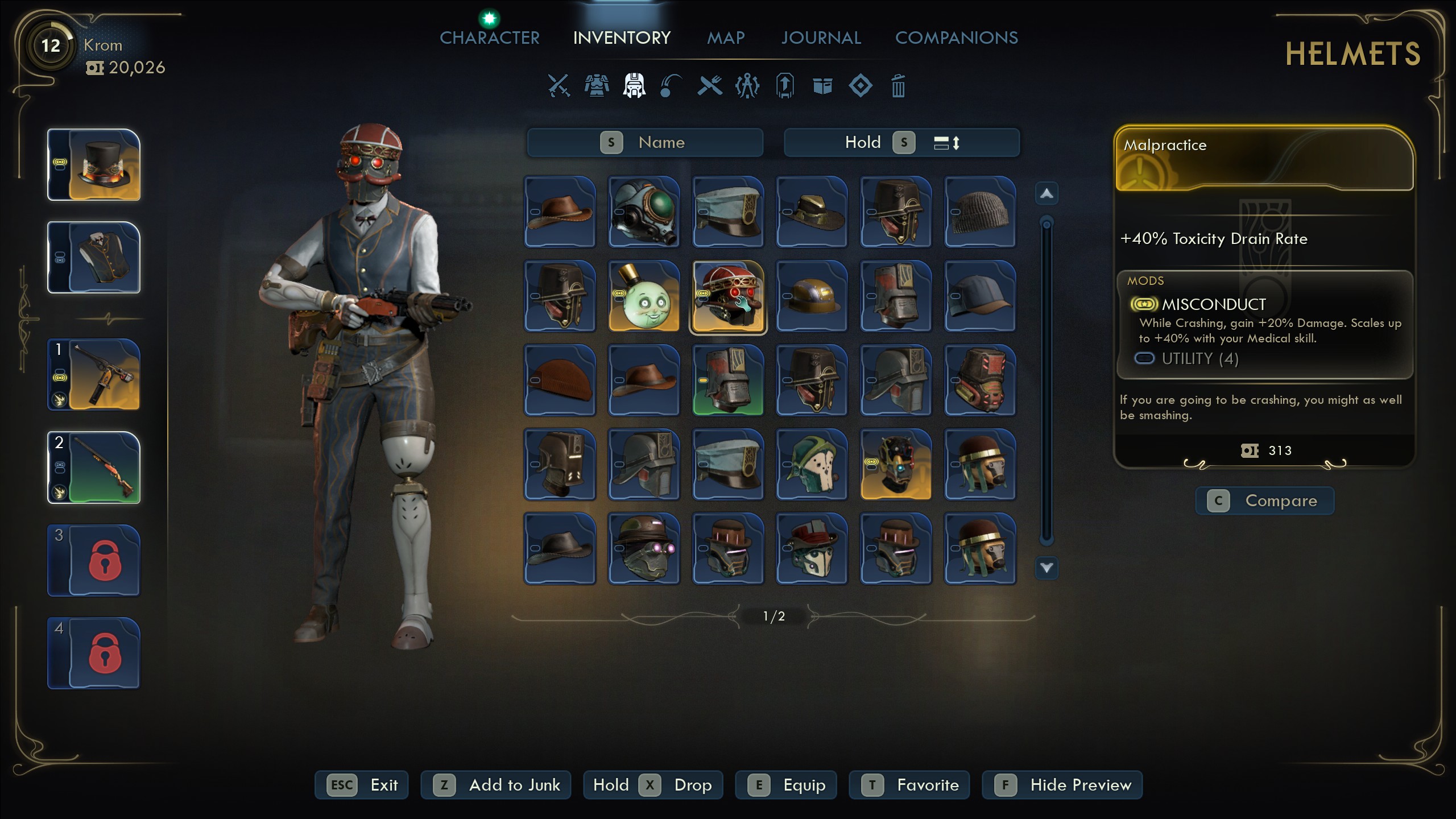This screenshot has height=819, width=1456.
Task: Switch to the Character tab
Action: 489,38
